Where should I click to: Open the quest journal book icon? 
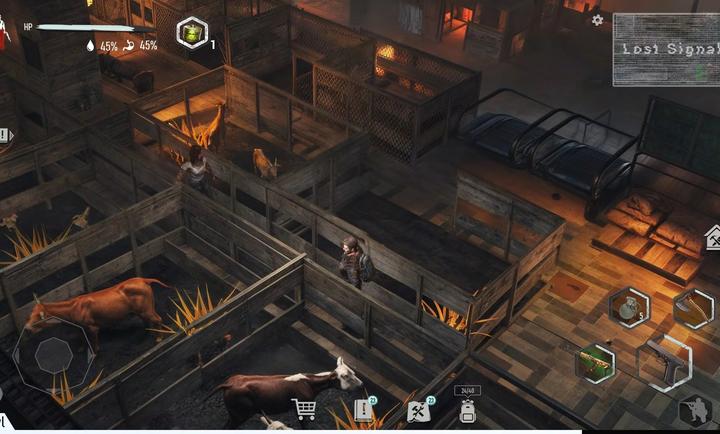point(362,410)
